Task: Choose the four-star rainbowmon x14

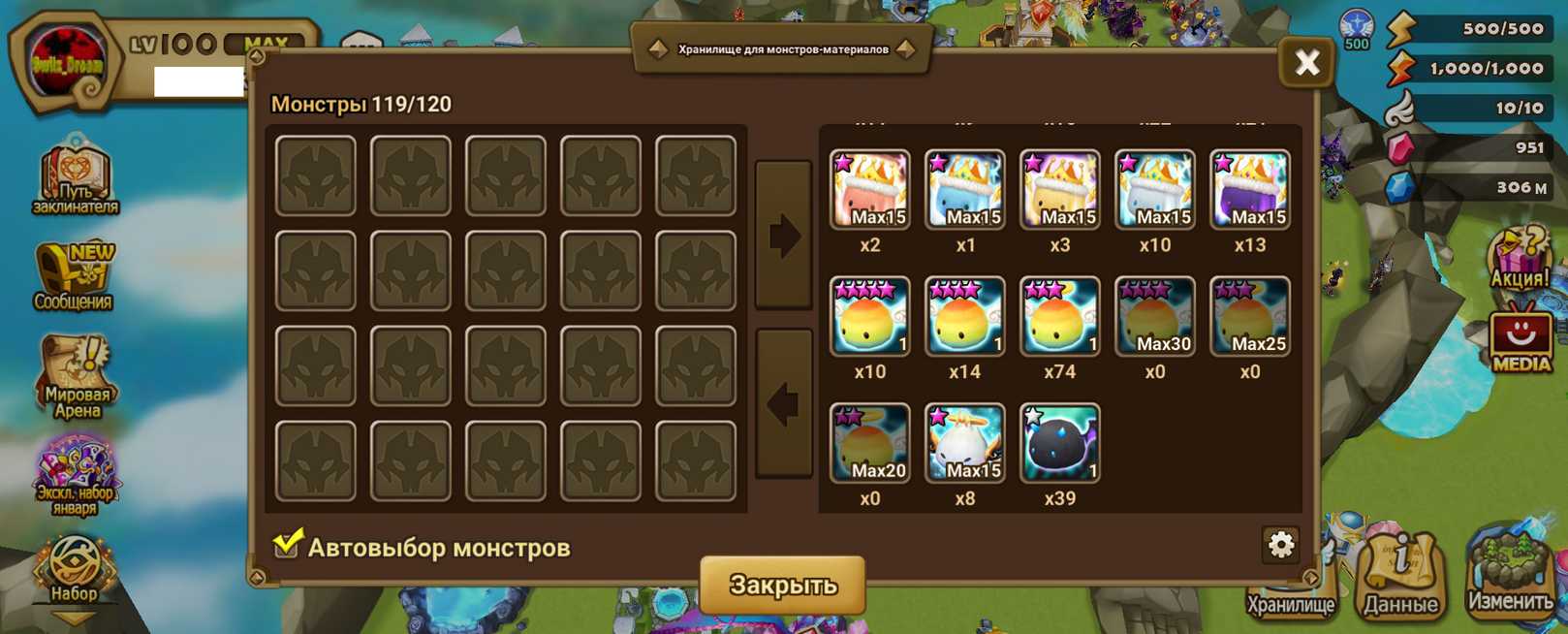Action: 964,317
